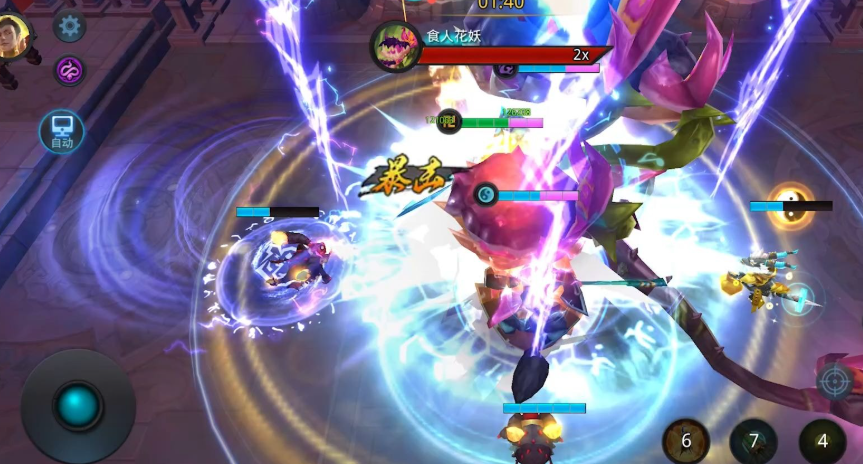863x464 pixels.
Task: Activate the skill showing cooldown 6
Action: pos(686,441)
